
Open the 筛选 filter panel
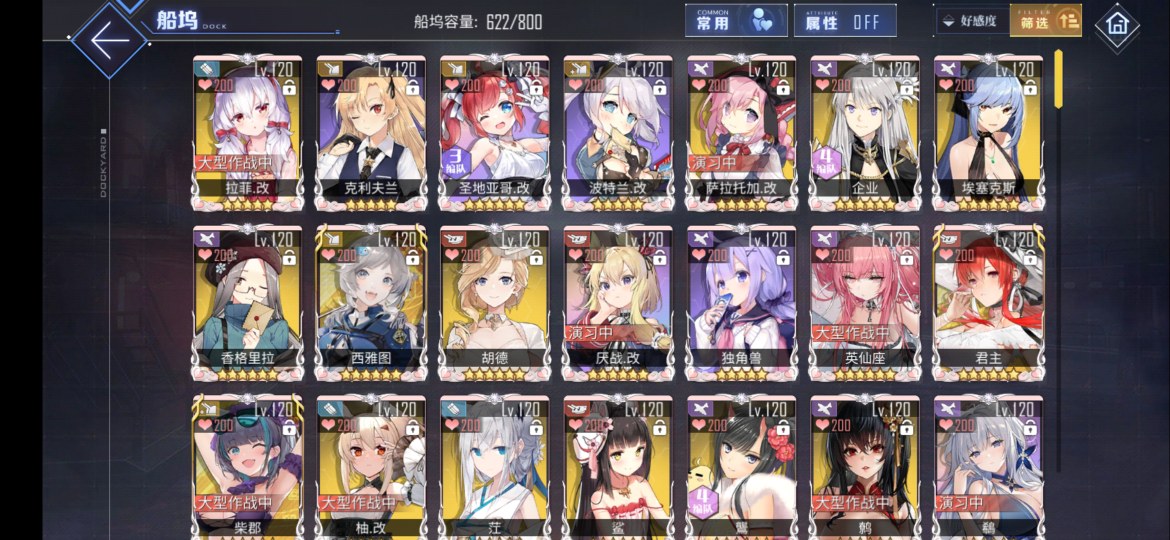tap(1045, 21)
